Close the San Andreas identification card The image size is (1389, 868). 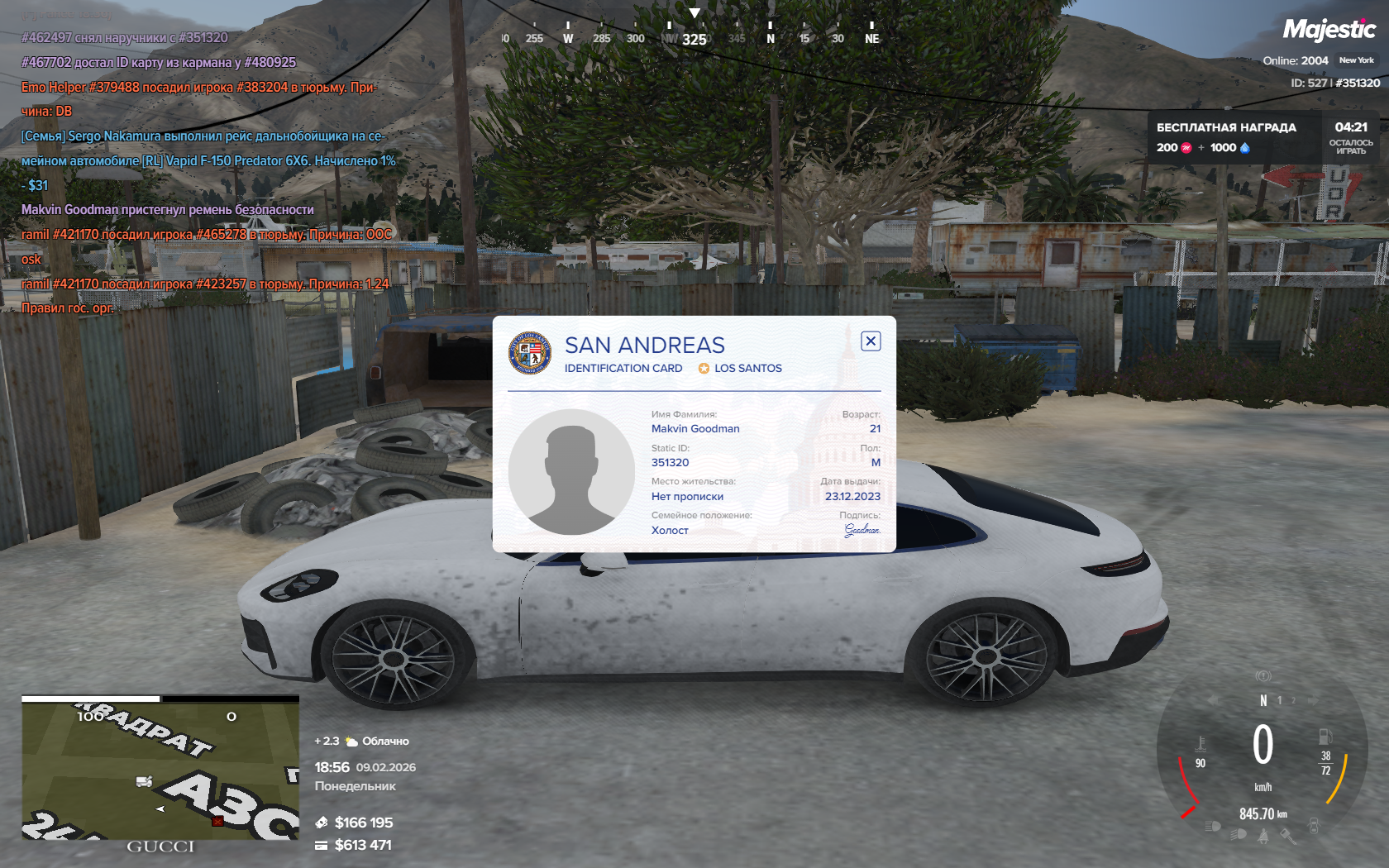click(871, 341)
